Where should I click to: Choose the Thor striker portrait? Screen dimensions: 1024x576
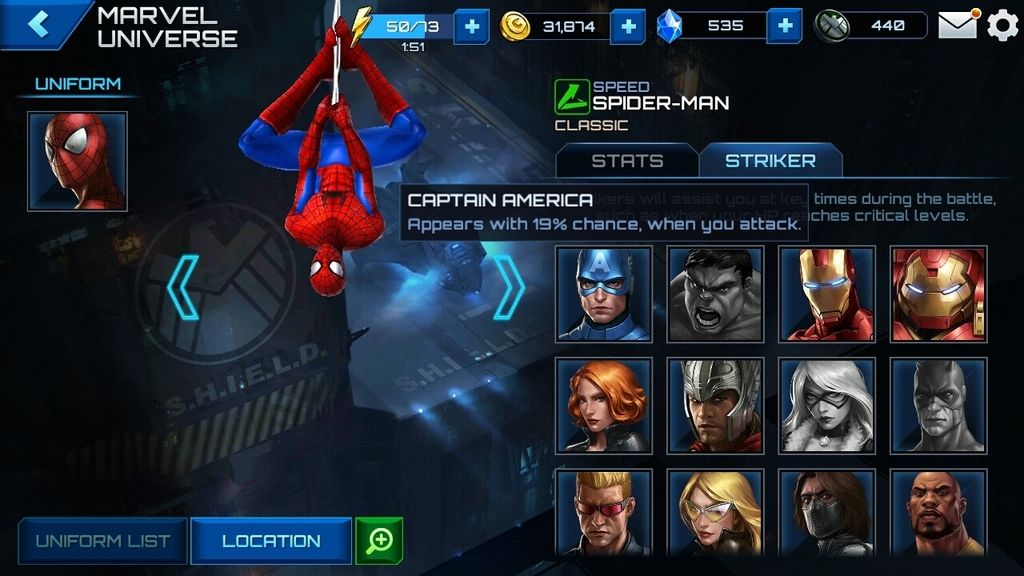(x=715, y=405)
